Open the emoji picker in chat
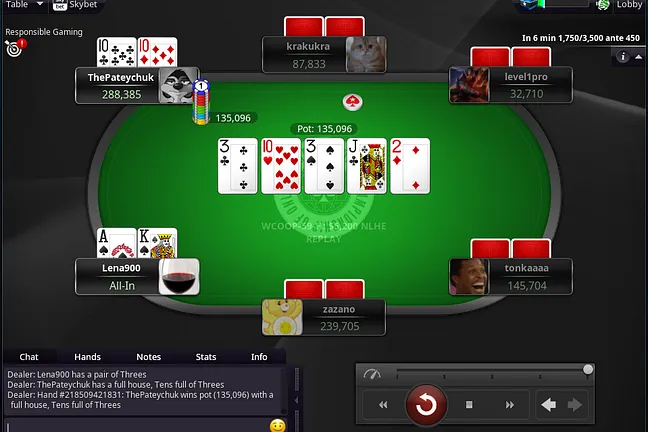 click(277, 426)
